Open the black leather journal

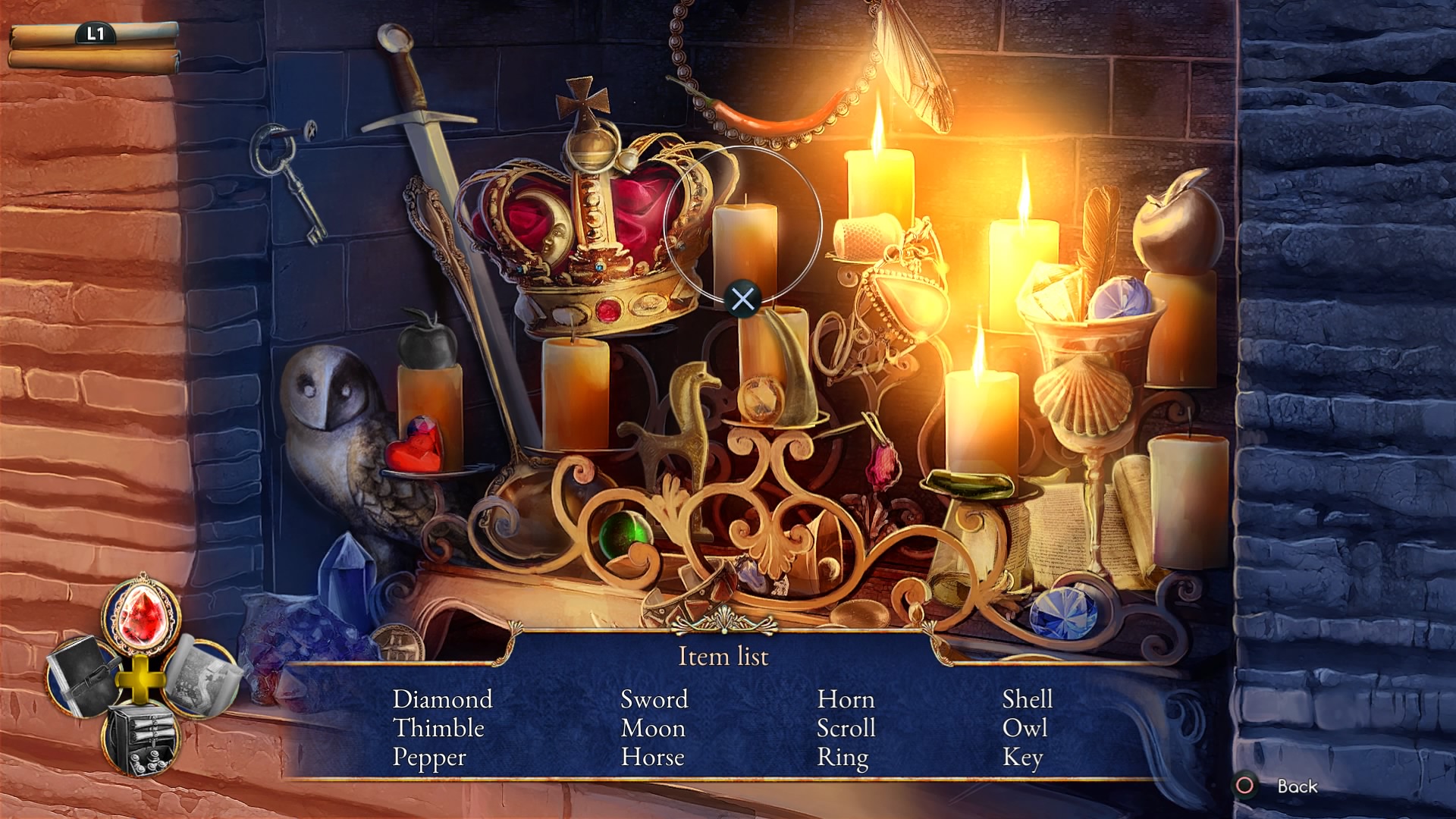(x=81, y=675)
